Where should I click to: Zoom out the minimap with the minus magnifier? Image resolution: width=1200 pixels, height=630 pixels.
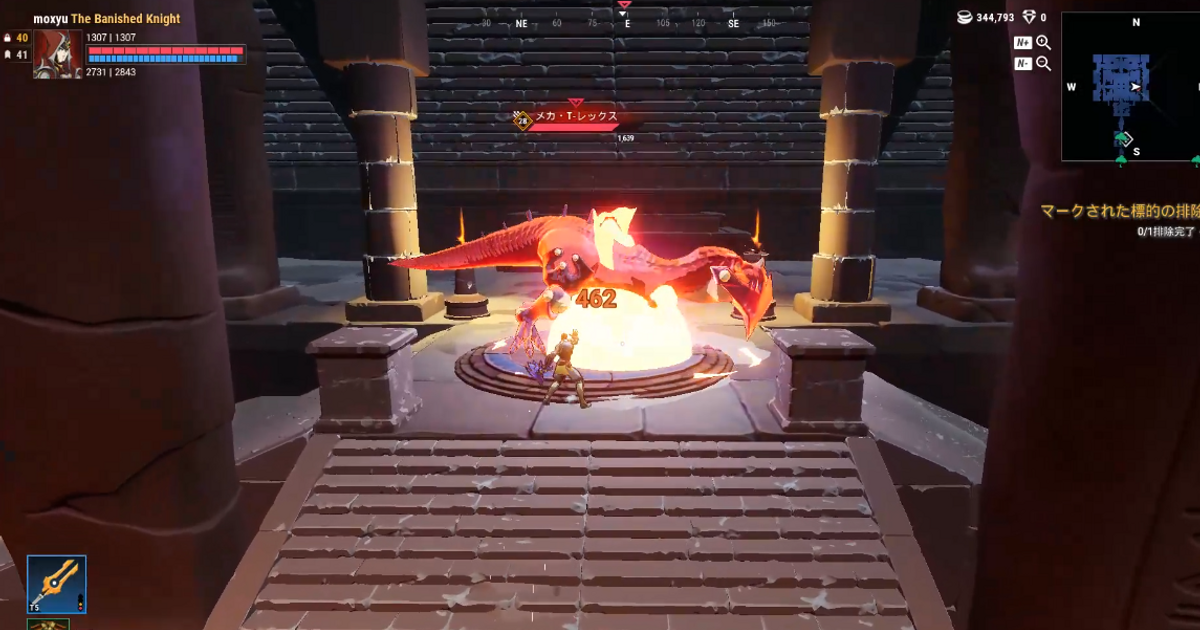tap(1043, 63)
